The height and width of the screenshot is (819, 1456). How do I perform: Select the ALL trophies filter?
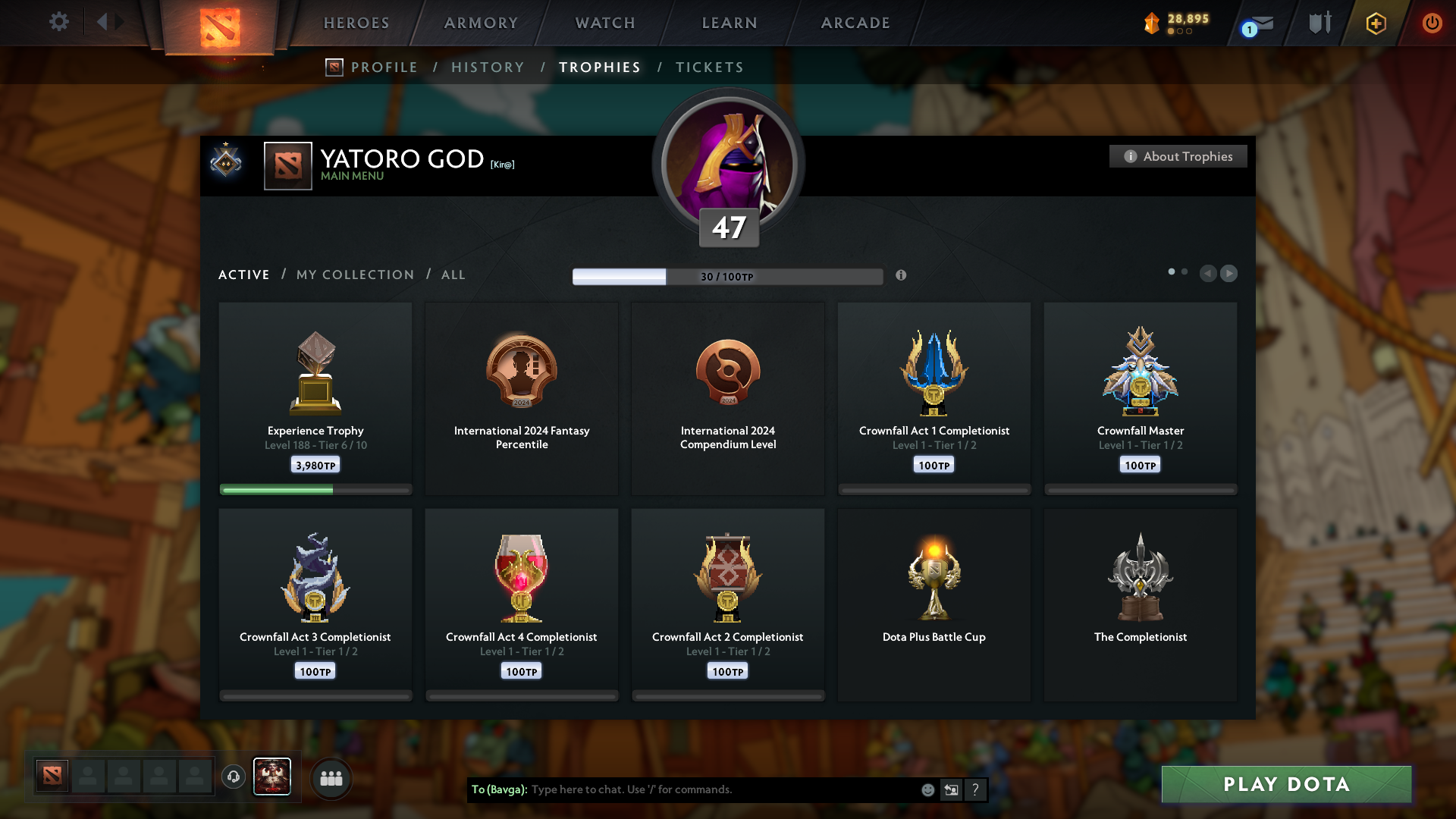click(x=453, y=275)
